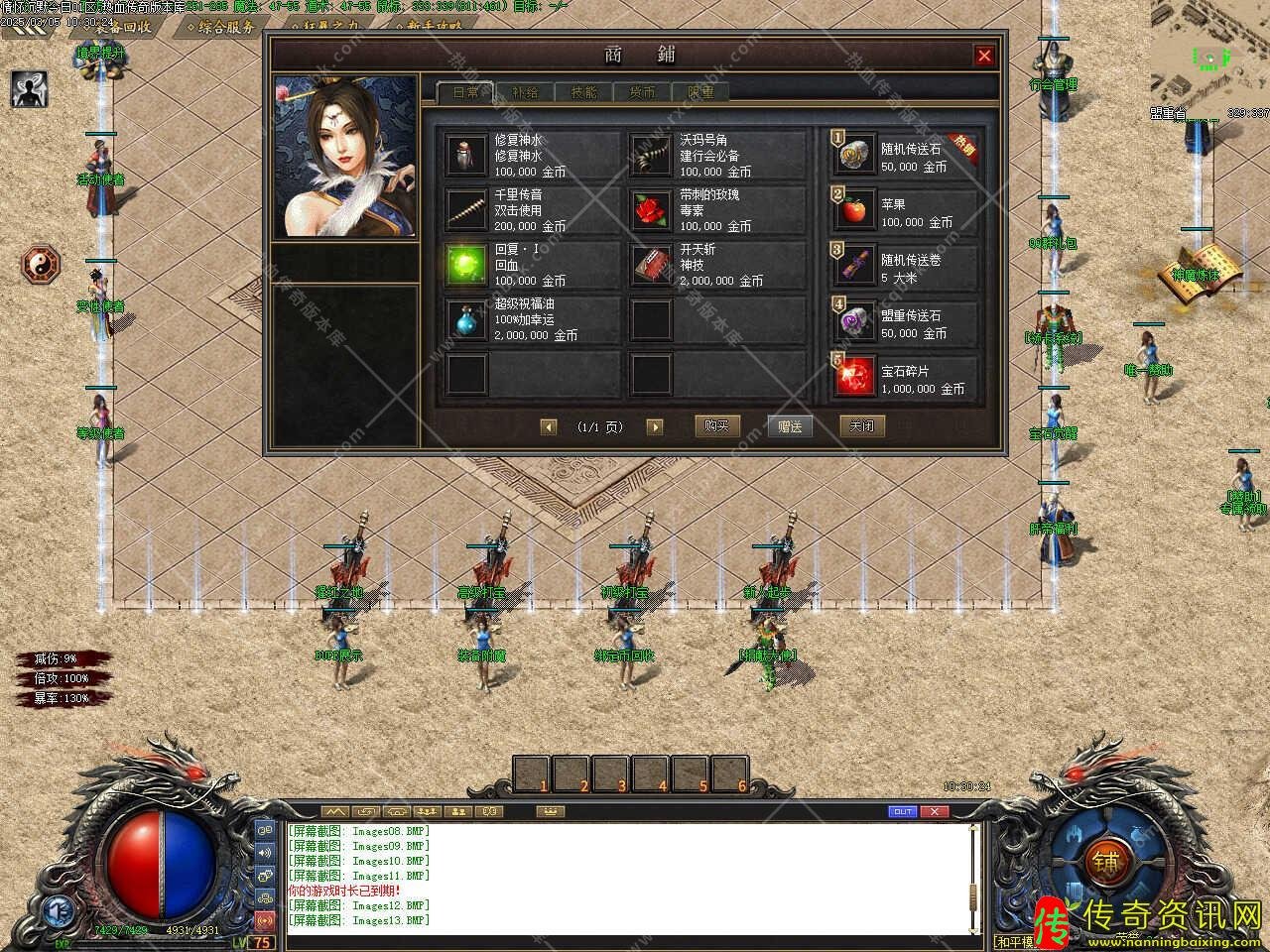Image resolution: width=1270 pixels, height=952 pixels.
Task: Select the 修复神水 item
Action: [465, 155]
